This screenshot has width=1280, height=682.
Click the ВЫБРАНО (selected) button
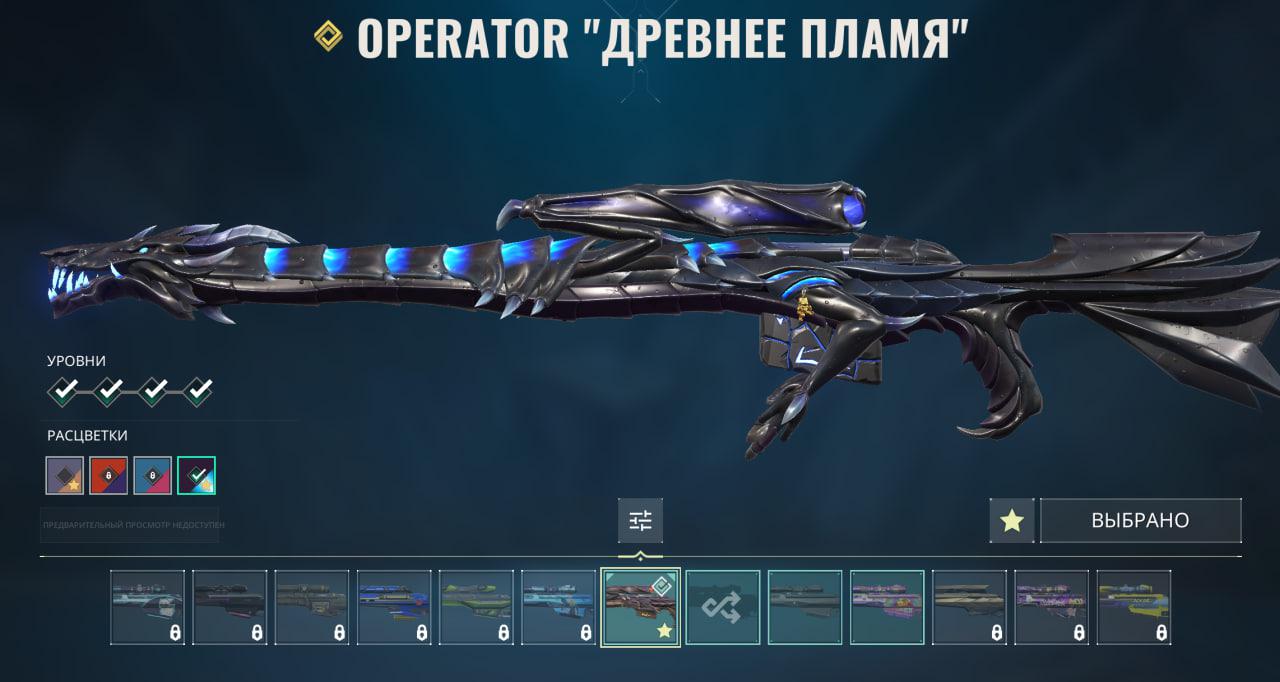pos(1140,521)
